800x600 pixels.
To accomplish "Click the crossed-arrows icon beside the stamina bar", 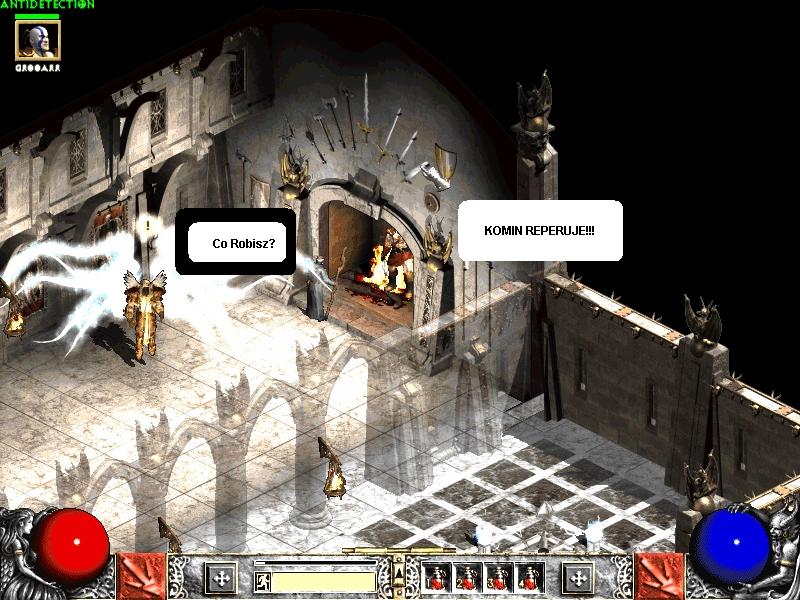I will (x=220, y=578).
